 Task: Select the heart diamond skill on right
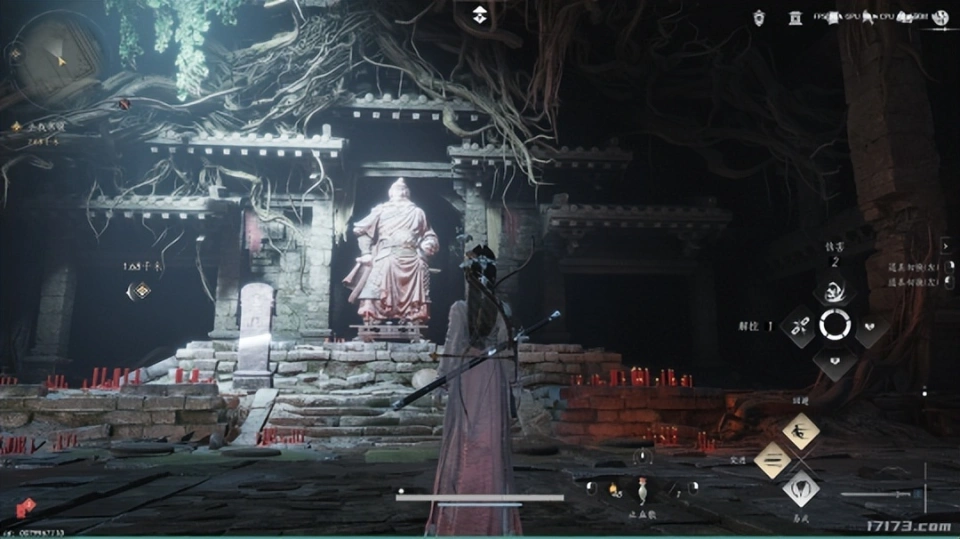[869, 326]
